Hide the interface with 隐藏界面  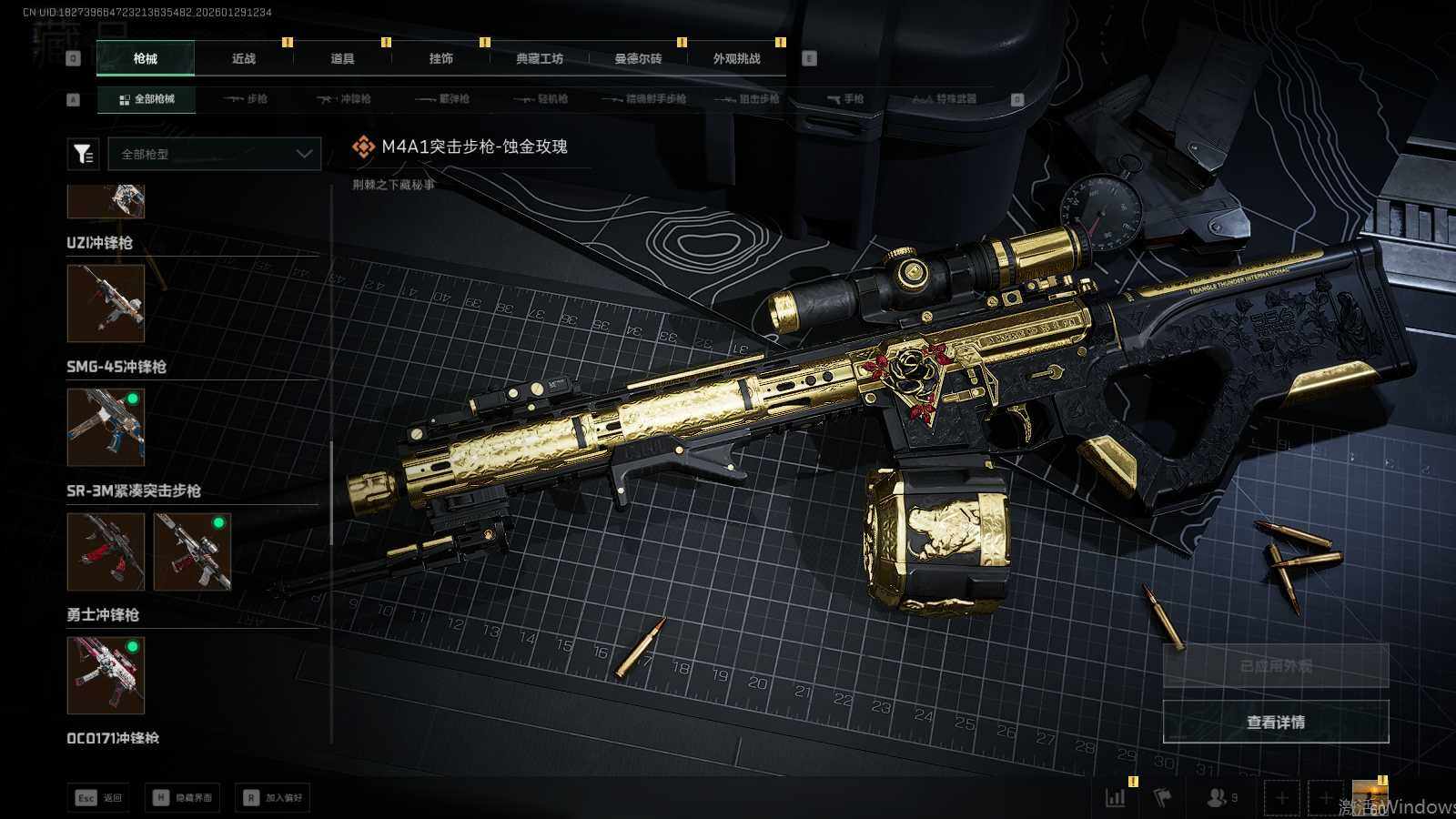(185, 798)
